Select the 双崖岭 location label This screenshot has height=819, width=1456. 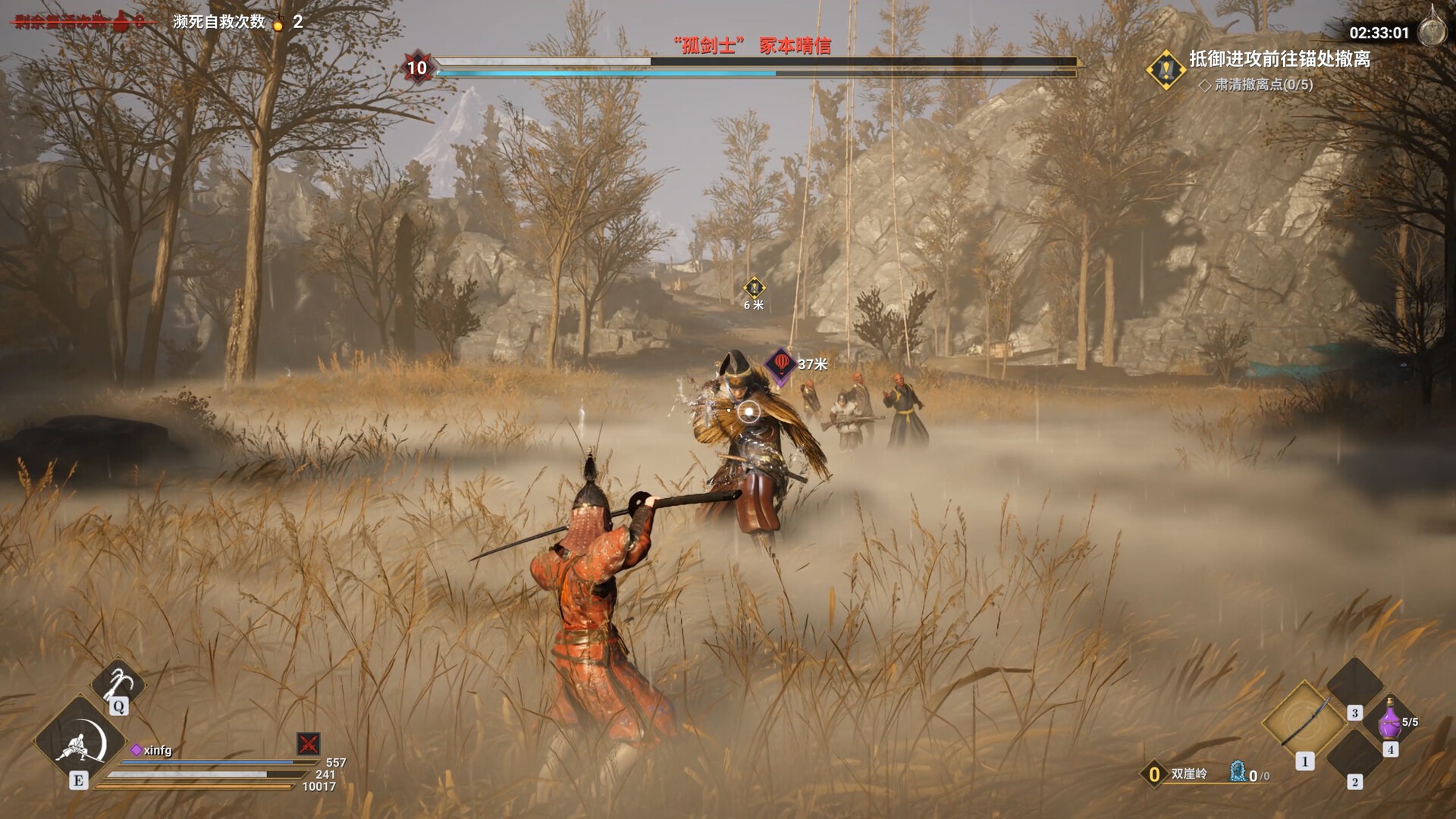point(1188,773)
